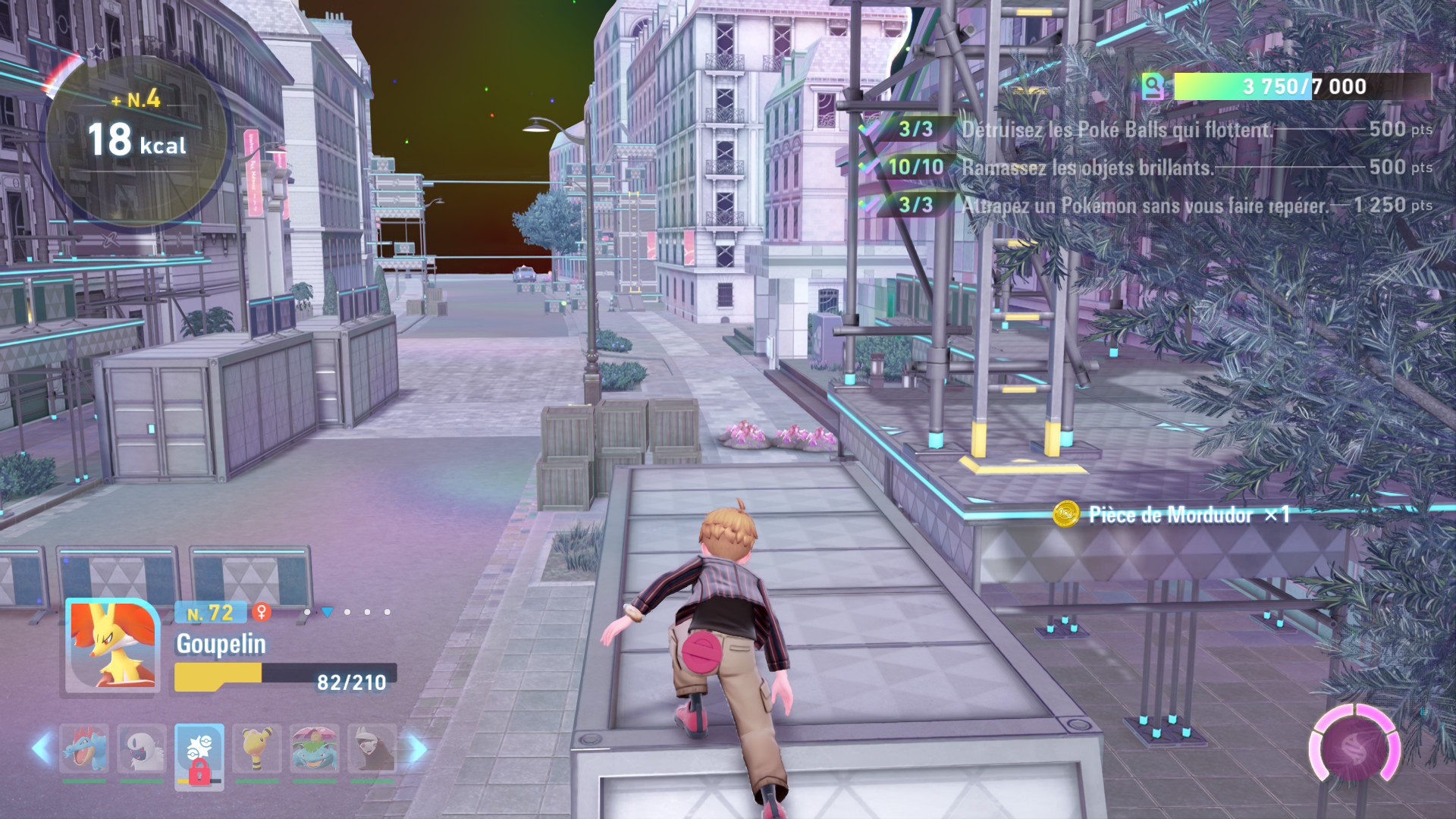
Task: Select the dark hooded Pokémon party slot
Action: click(372, 749)
